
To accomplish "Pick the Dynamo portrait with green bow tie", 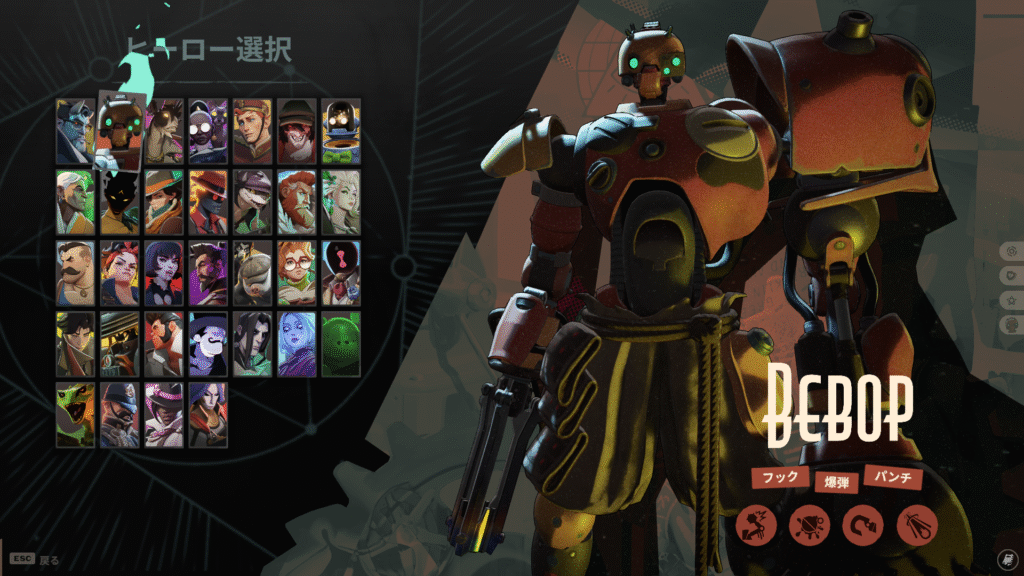I will (341, 131).
